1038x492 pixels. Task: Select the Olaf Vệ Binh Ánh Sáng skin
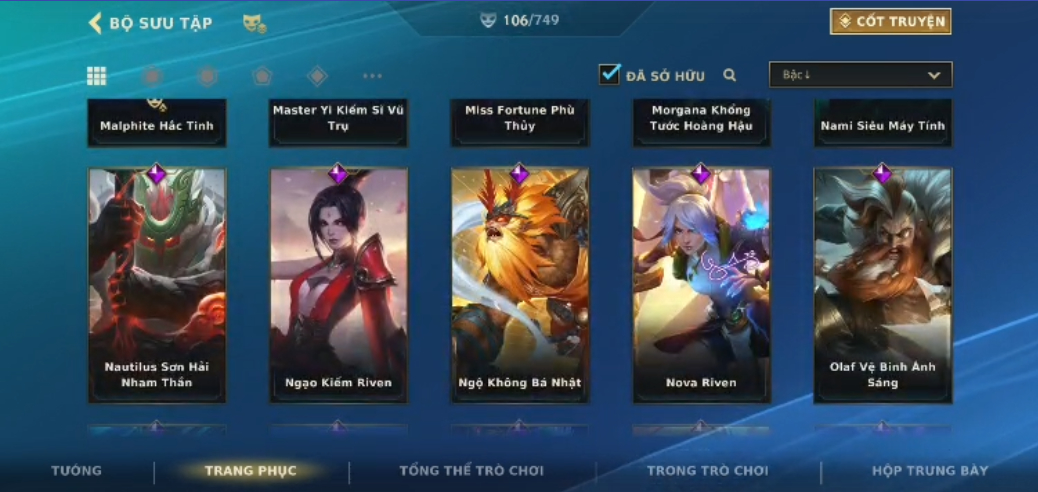[882, 285]
